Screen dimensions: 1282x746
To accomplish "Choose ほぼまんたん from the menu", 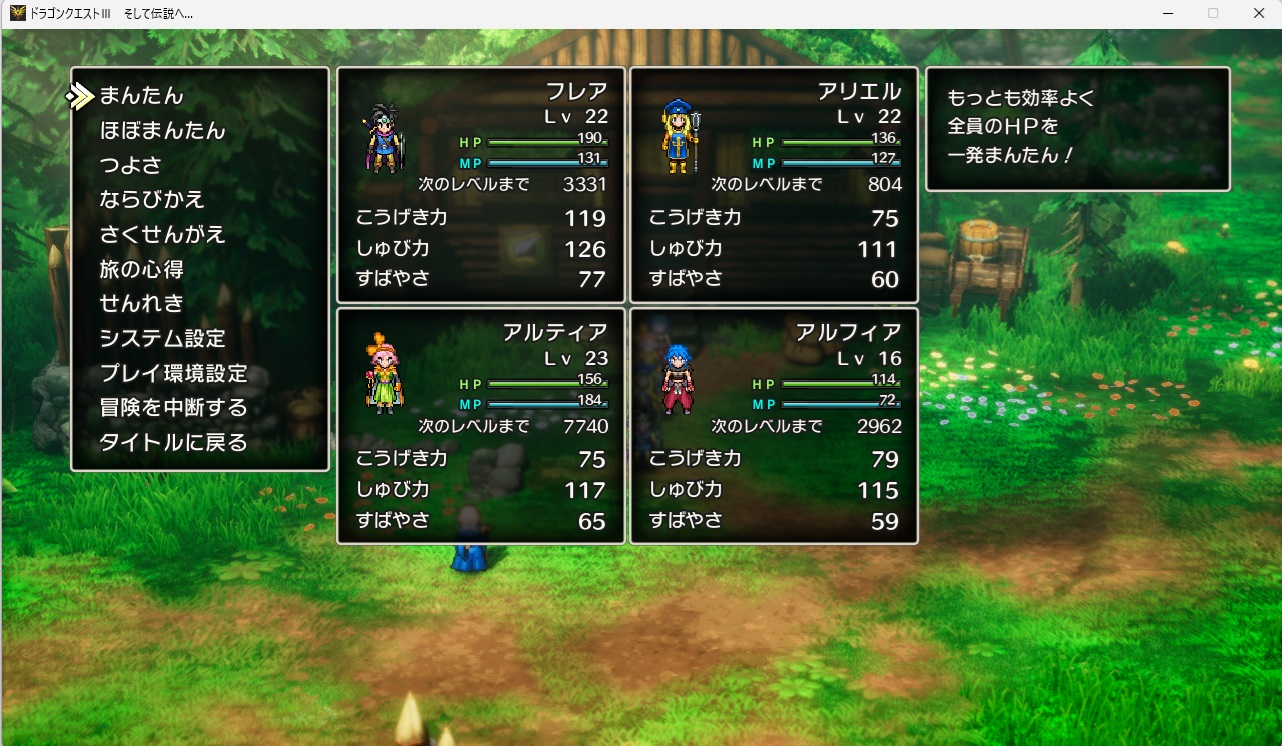I will coord(162,131).
